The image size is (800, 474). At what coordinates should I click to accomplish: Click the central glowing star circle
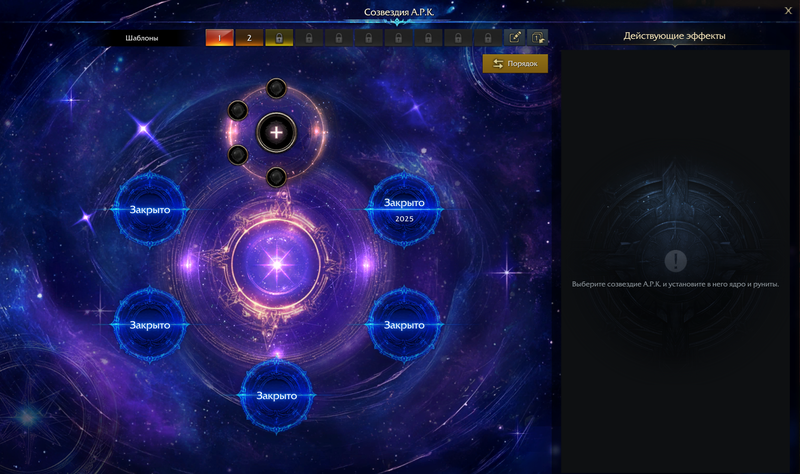(x=277, y=265)
